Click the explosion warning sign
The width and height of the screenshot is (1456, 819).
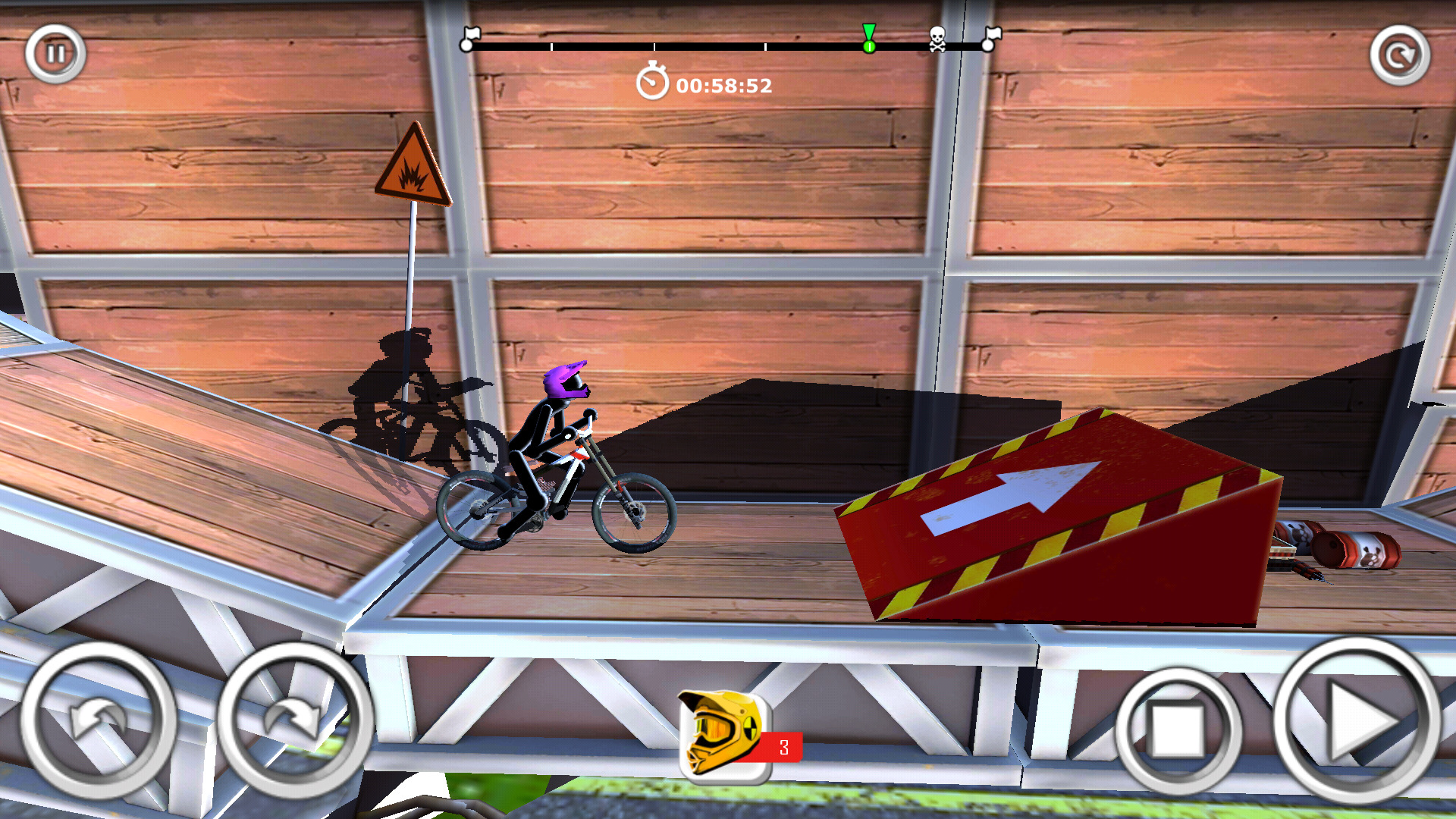tap(414, 168)
